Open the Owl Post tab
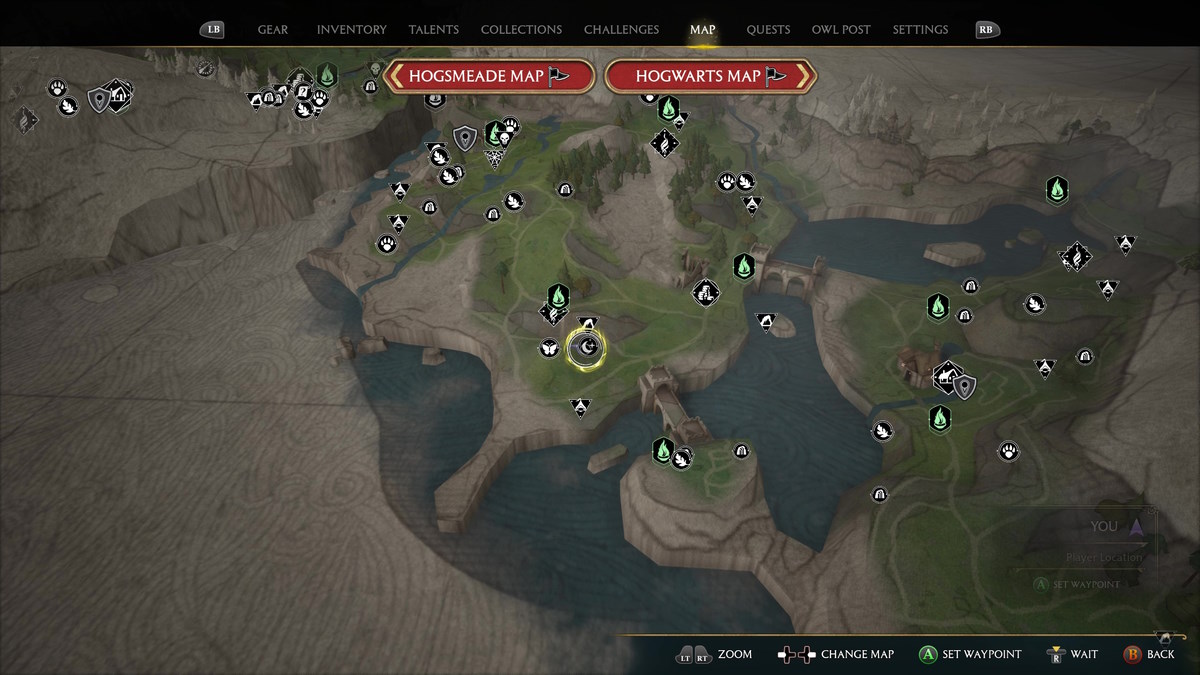 [842, 30]
